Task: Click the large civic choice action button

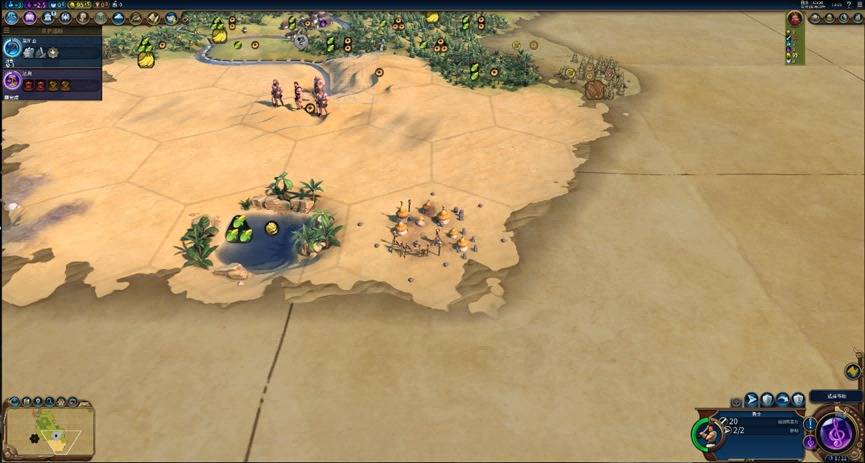Action: [836, 433]
